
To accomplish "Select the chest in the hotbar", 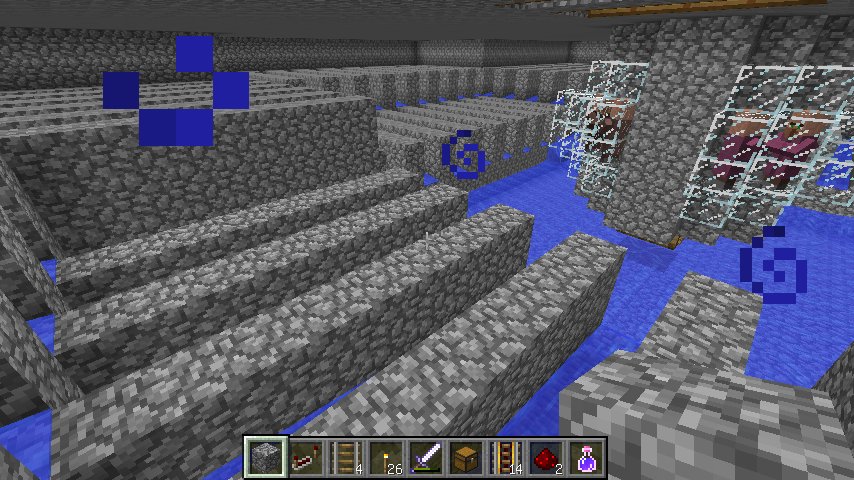I will tap(467, 458).
